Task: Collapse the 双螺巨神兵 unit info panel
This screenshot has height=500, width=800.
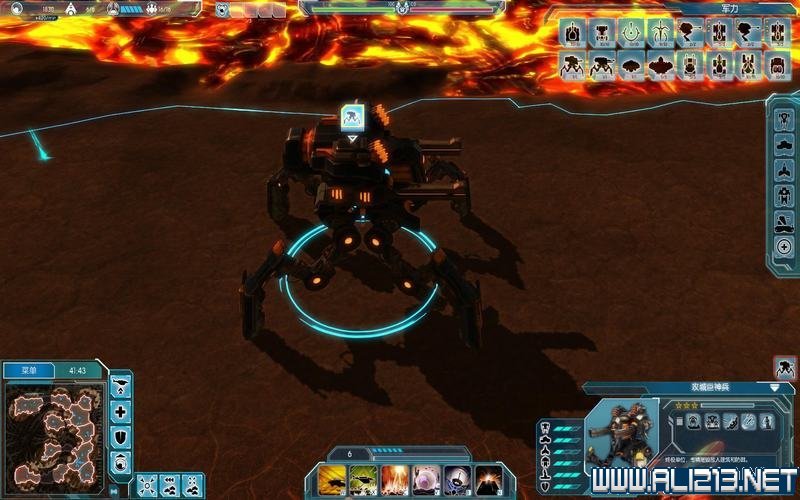Action: [x=775, y=387]
